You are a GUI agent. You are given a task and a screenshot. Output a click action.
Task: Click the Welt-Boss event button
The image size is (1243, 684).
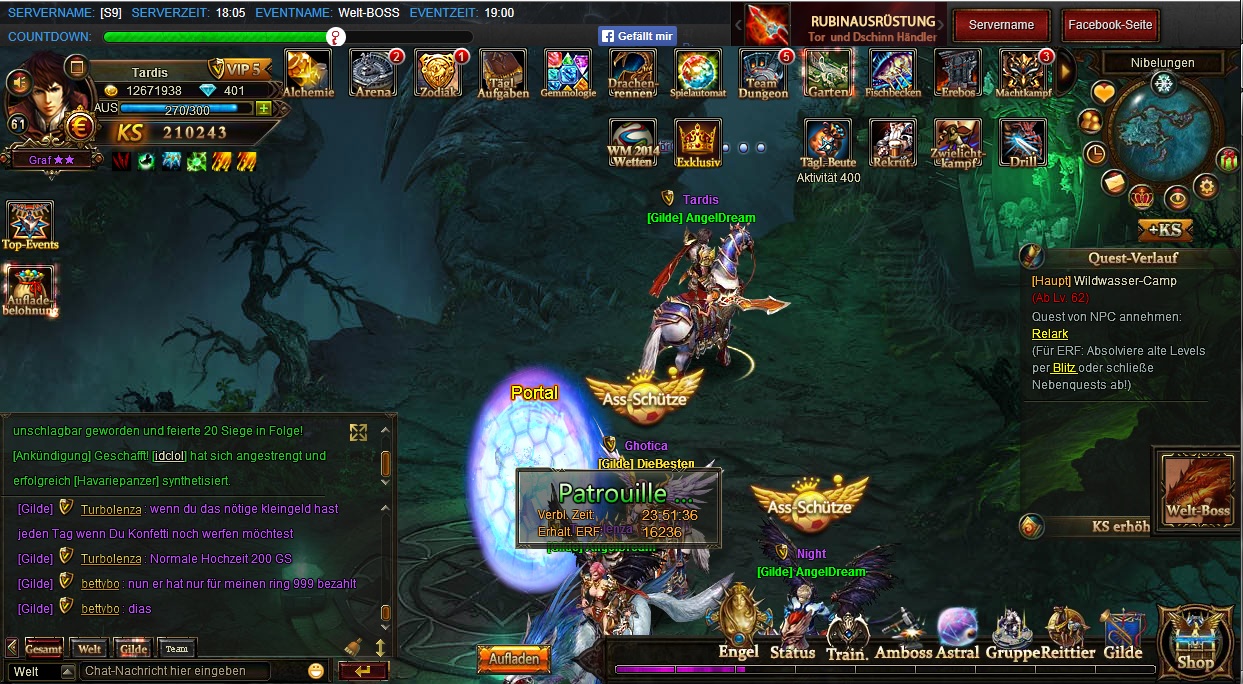(1197, 489)
